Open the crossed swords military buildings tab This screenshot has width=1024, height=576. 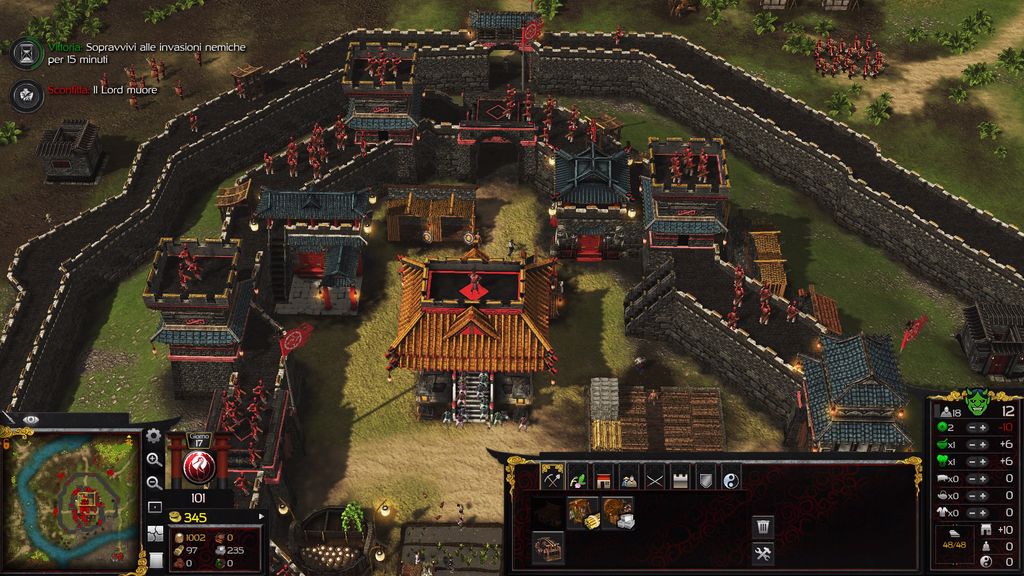654,478
